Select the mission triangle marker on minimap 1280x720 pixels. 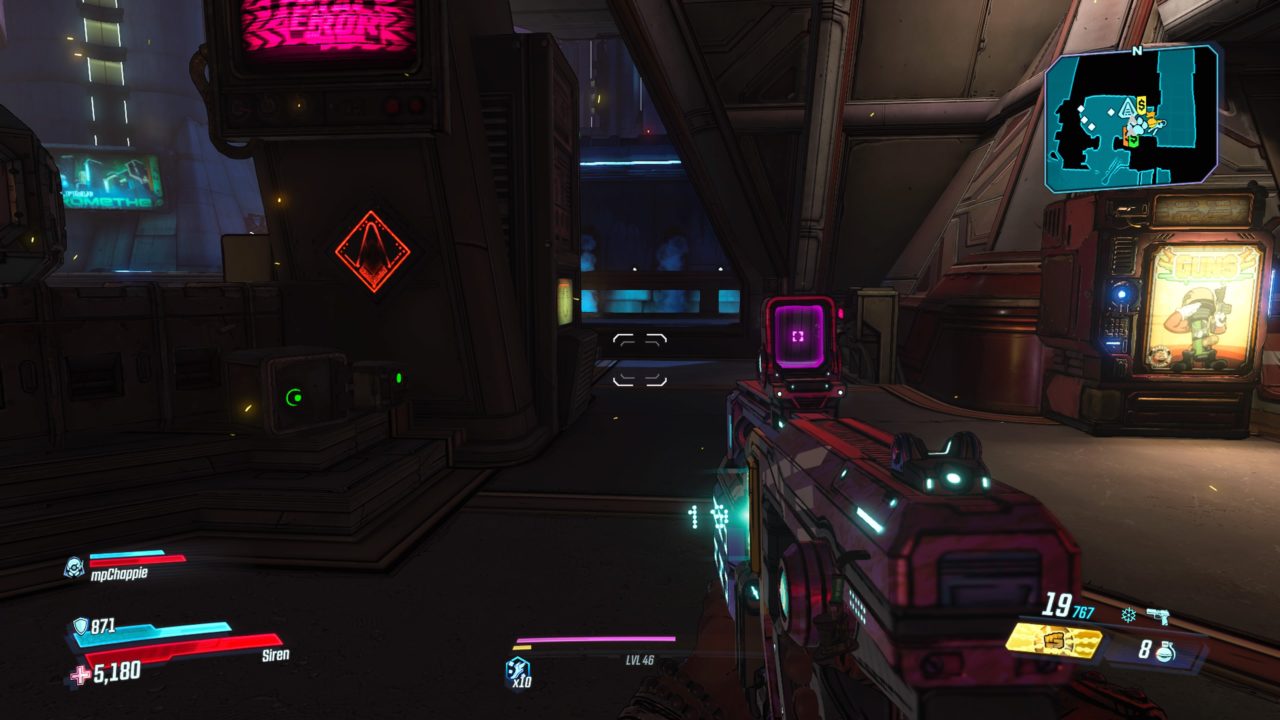[1128, 109]
